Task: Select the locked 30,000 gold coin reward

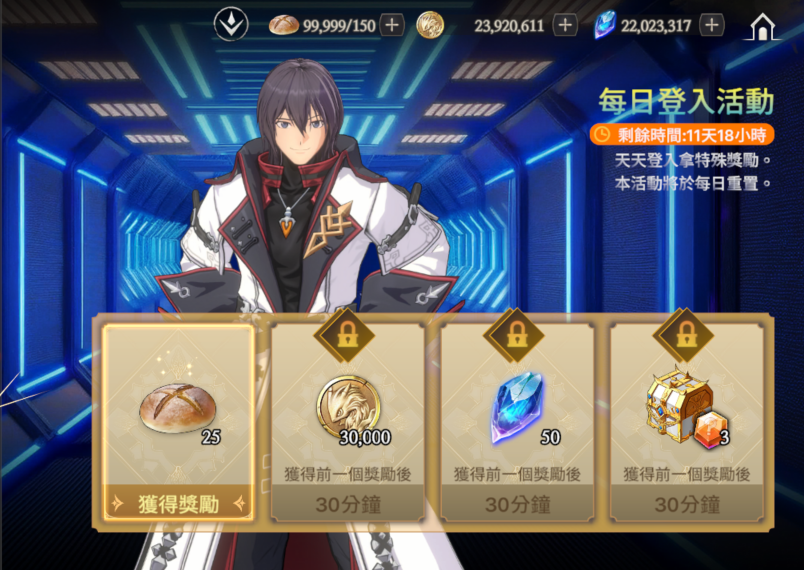Action: [348, 410]
